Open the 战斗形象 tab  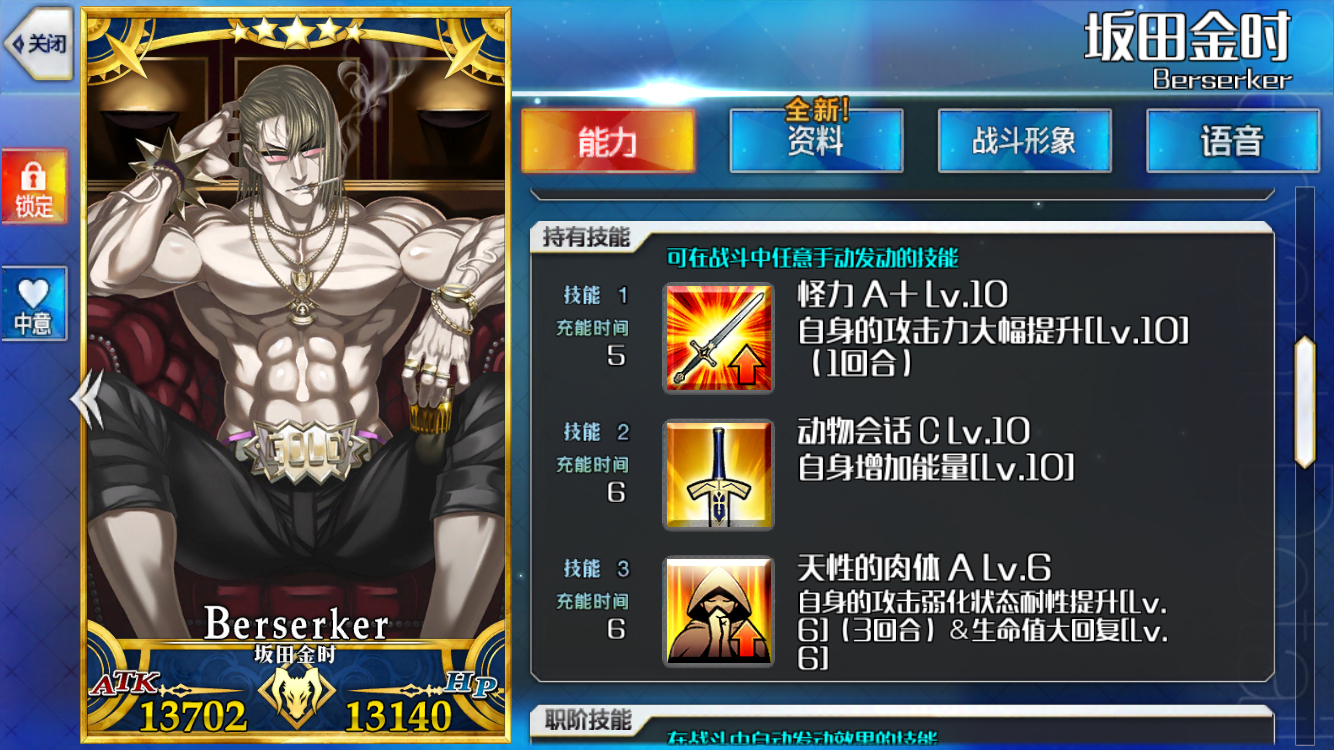click(x=1024, y=140)
